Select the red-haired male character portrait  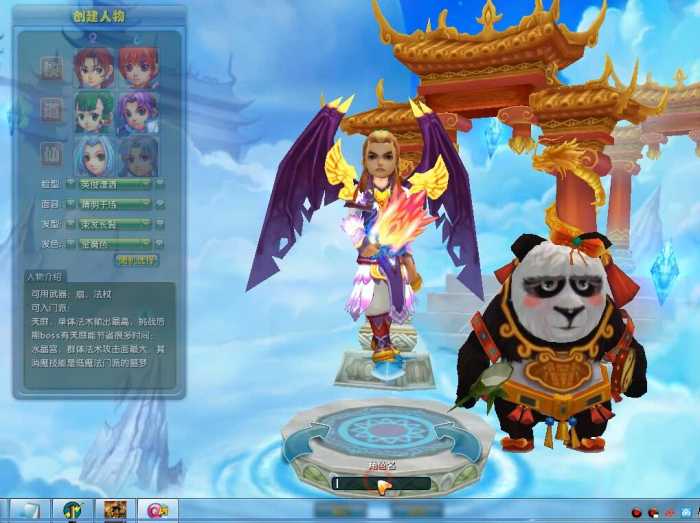(94, 67)
